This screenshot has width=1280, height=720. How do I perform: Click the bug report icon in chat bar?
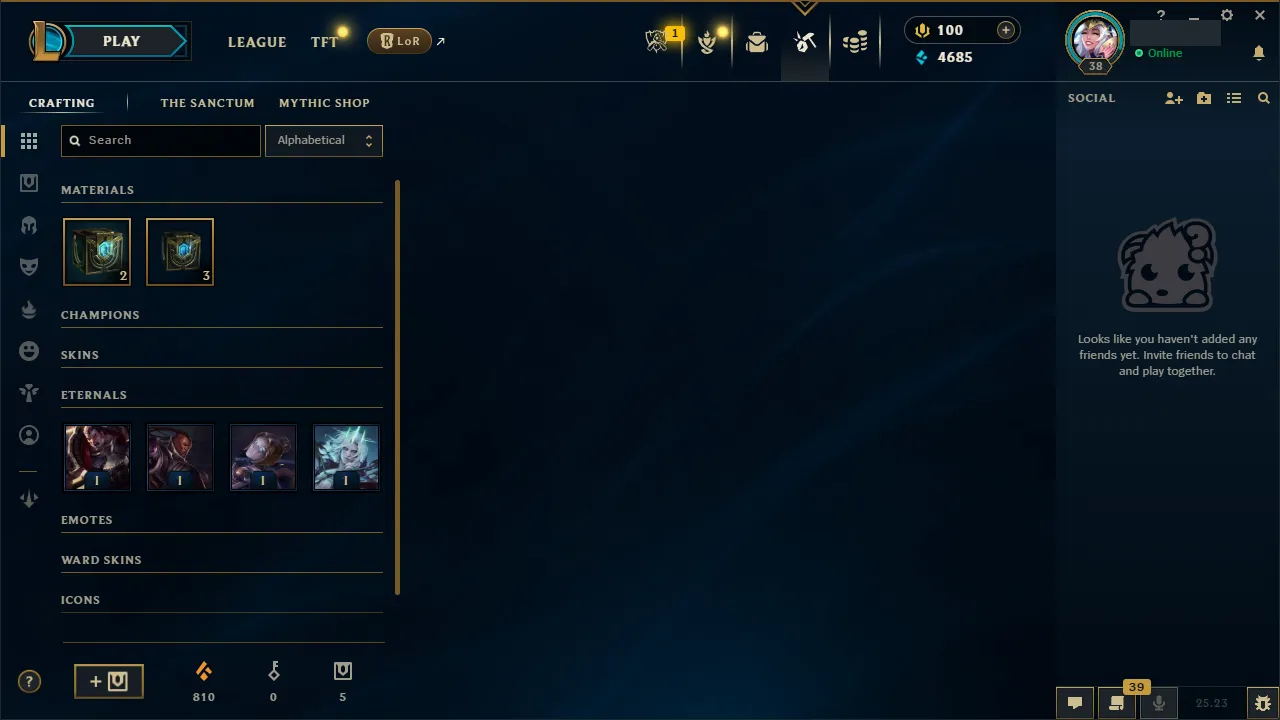1263,702
